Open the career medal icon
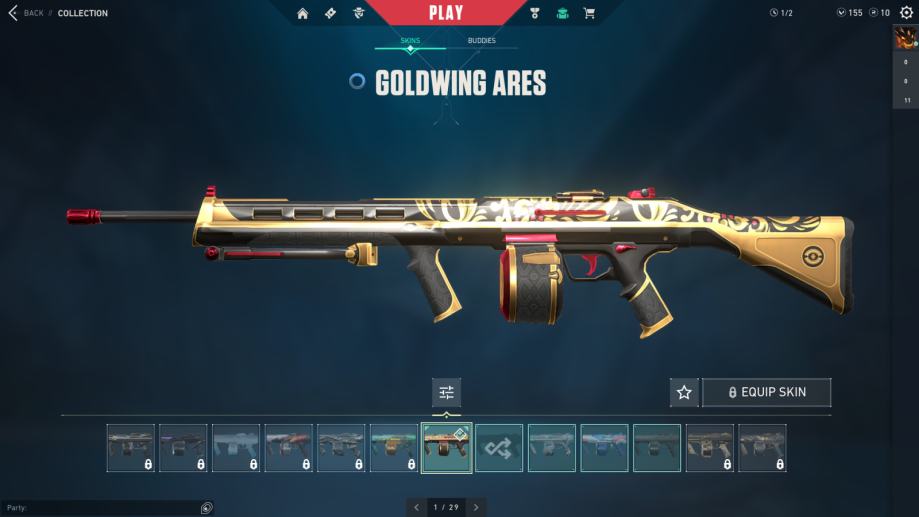 [536, 13]
